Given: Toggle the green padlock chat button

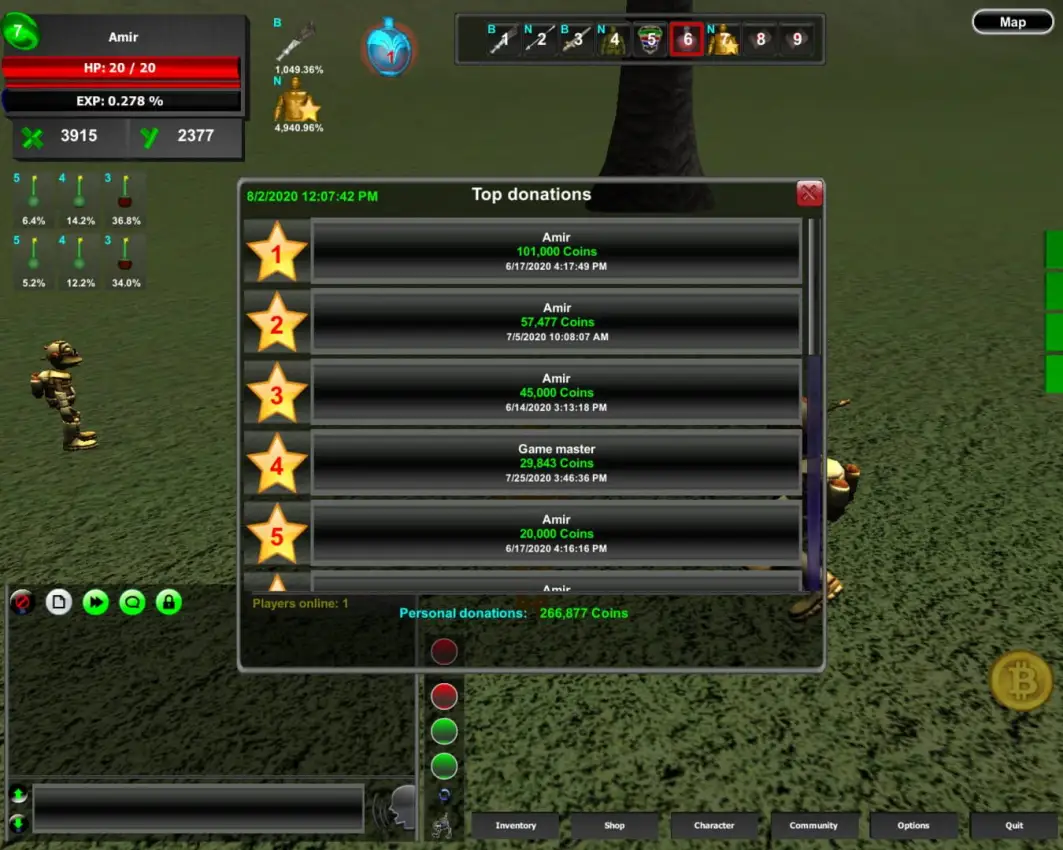Looking at the screenshot, I should click(169, 602).
